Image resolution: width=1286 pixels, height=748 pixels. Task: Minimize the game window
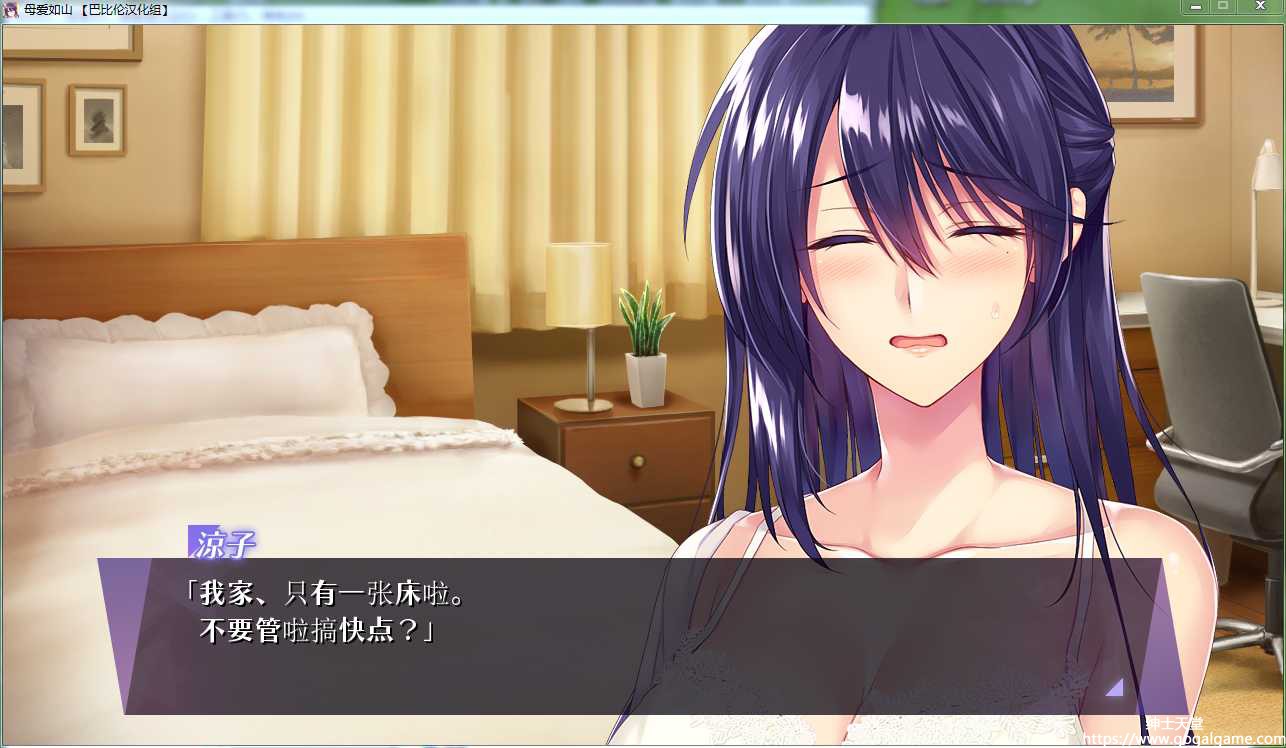1196,7
